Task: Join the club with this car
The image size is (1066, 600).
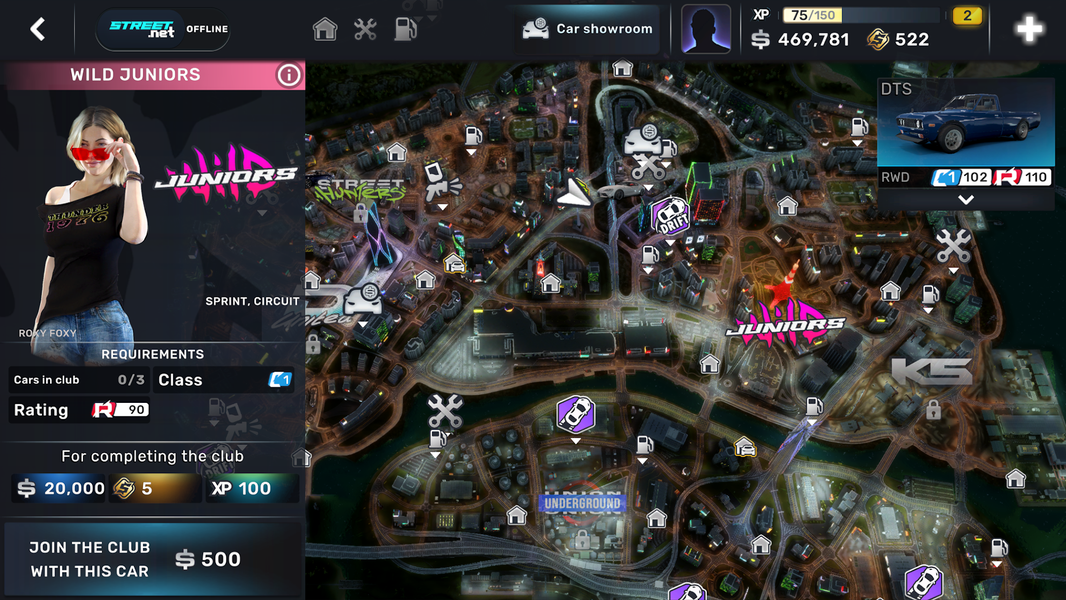Action: (153, 559)
